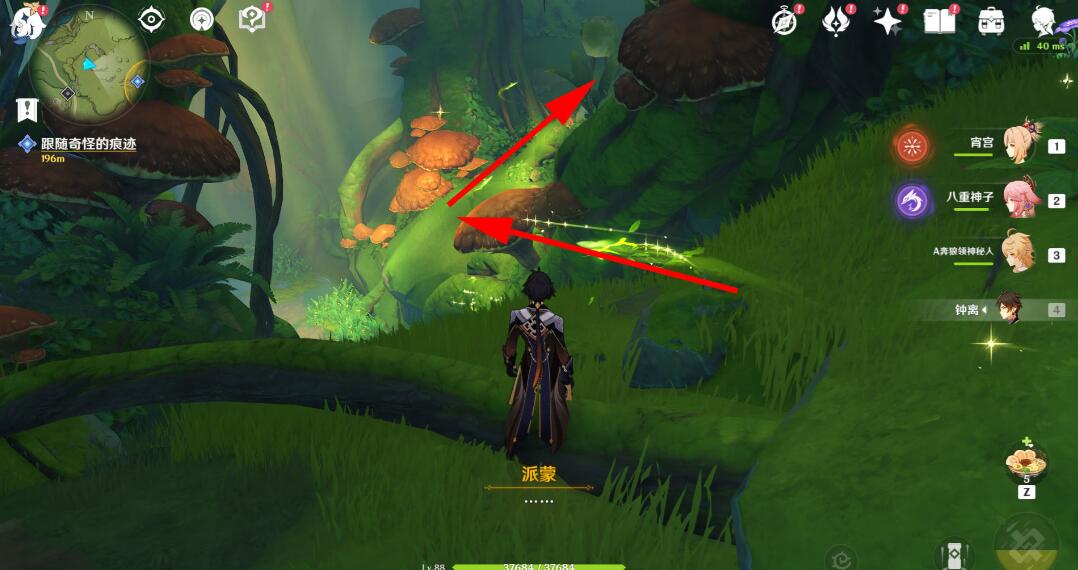Switch to party member 八重神子

(1022, 199)
